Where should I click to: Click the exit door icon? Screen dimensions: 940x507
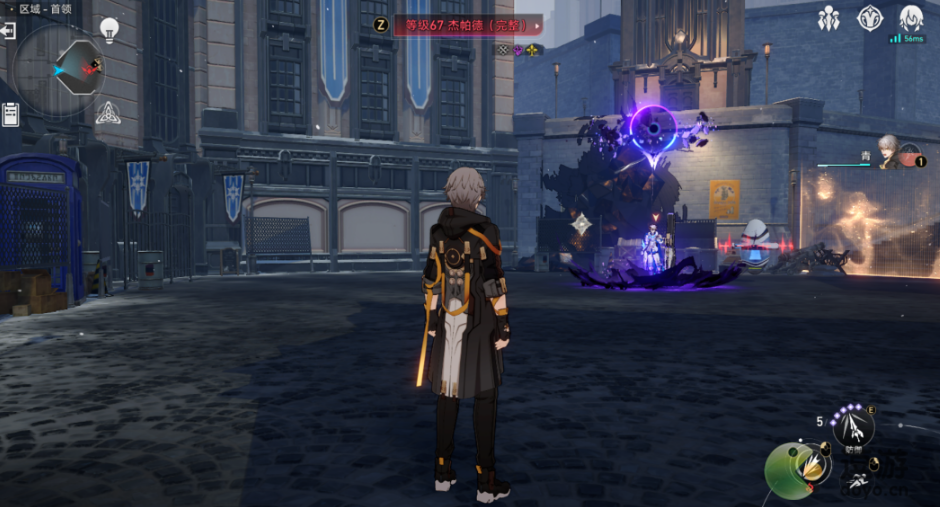point(9,31)
